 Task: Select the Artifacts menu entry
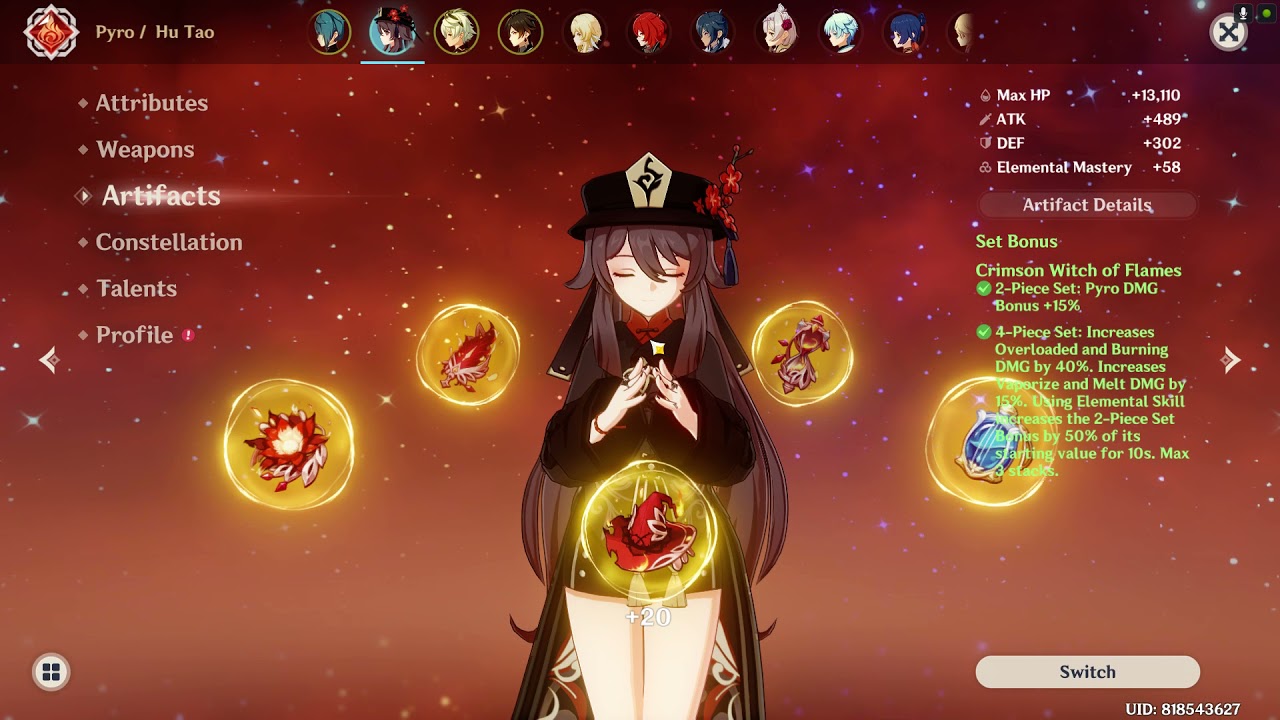click(160, 196)
